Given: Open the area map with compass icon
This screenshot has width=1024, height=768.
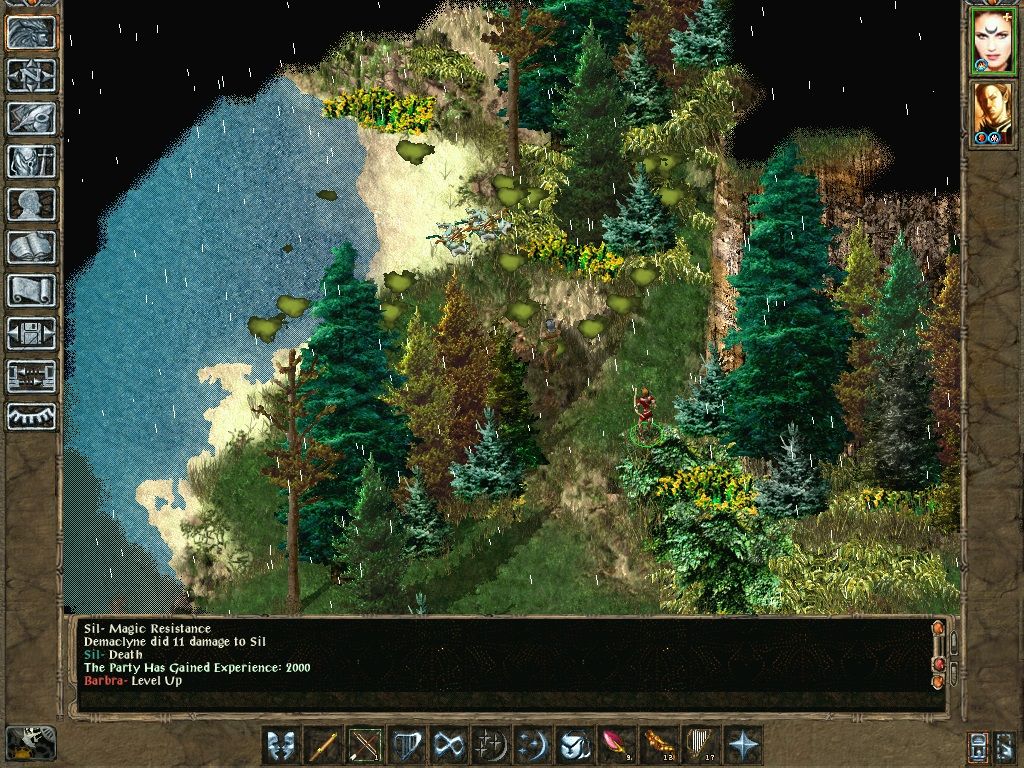Looking at the screenshot, I should coord(31,75).
